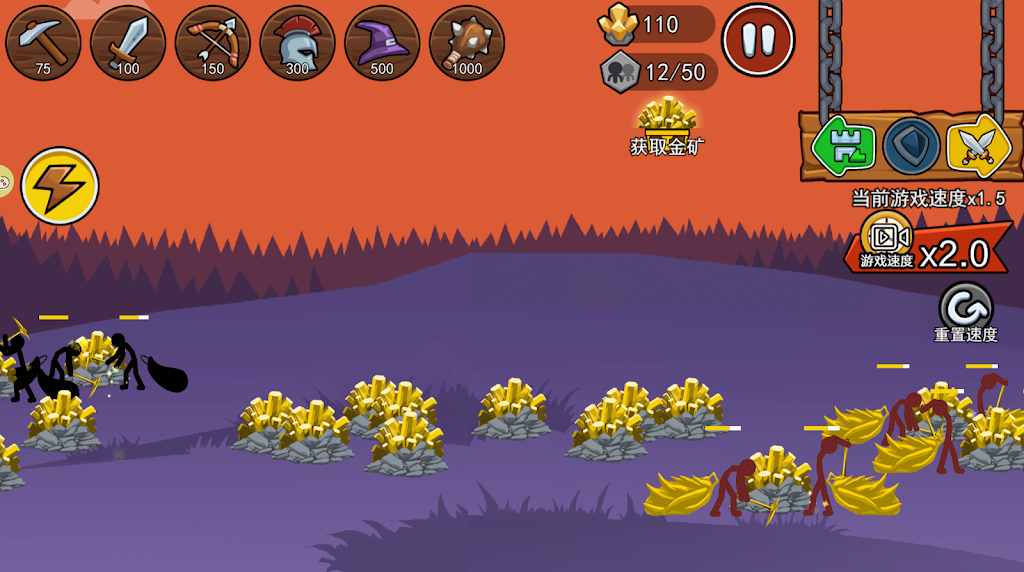Tap the get gold ore bonus
Screen dimensions: 1024x572
[667, 126]
